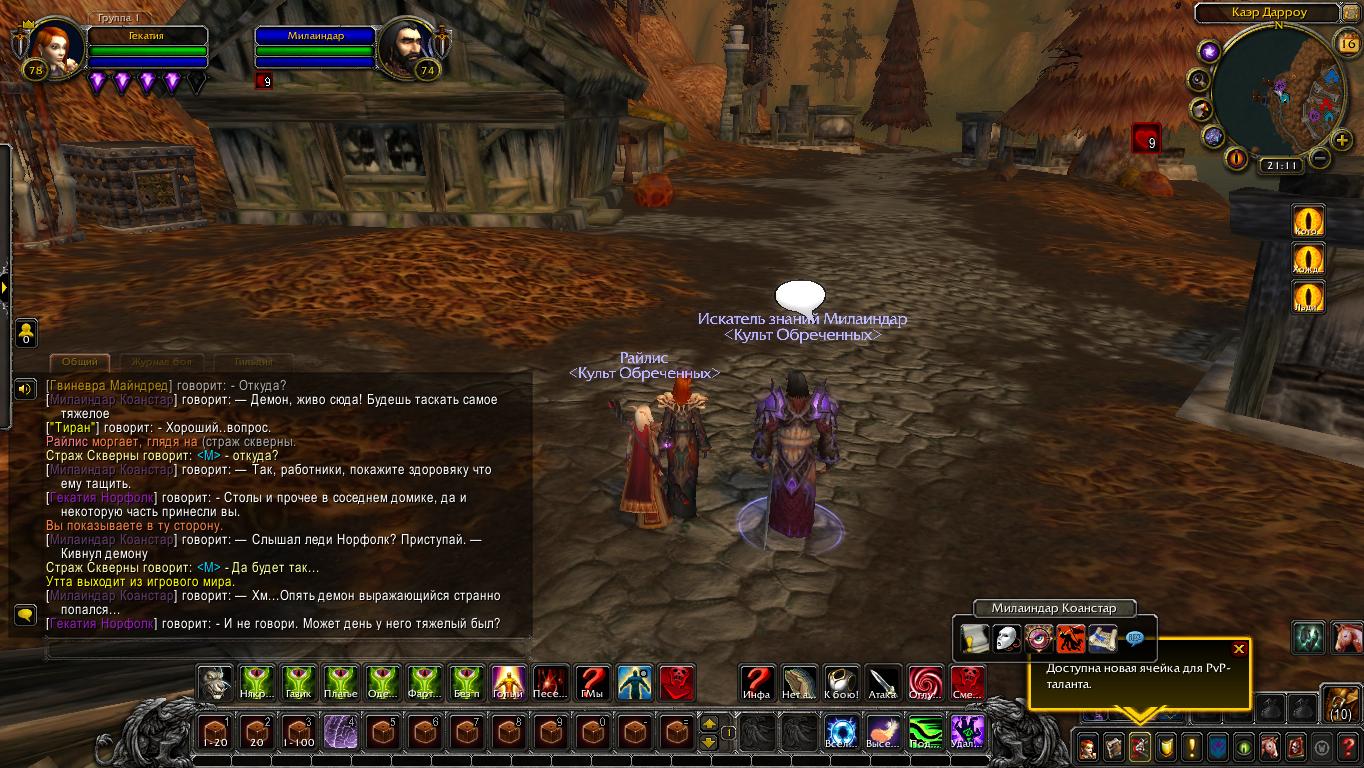Screen dimensions: 1364x768
Task: Click the ГМы red question mark macro
Action: (x=593, y=683)
